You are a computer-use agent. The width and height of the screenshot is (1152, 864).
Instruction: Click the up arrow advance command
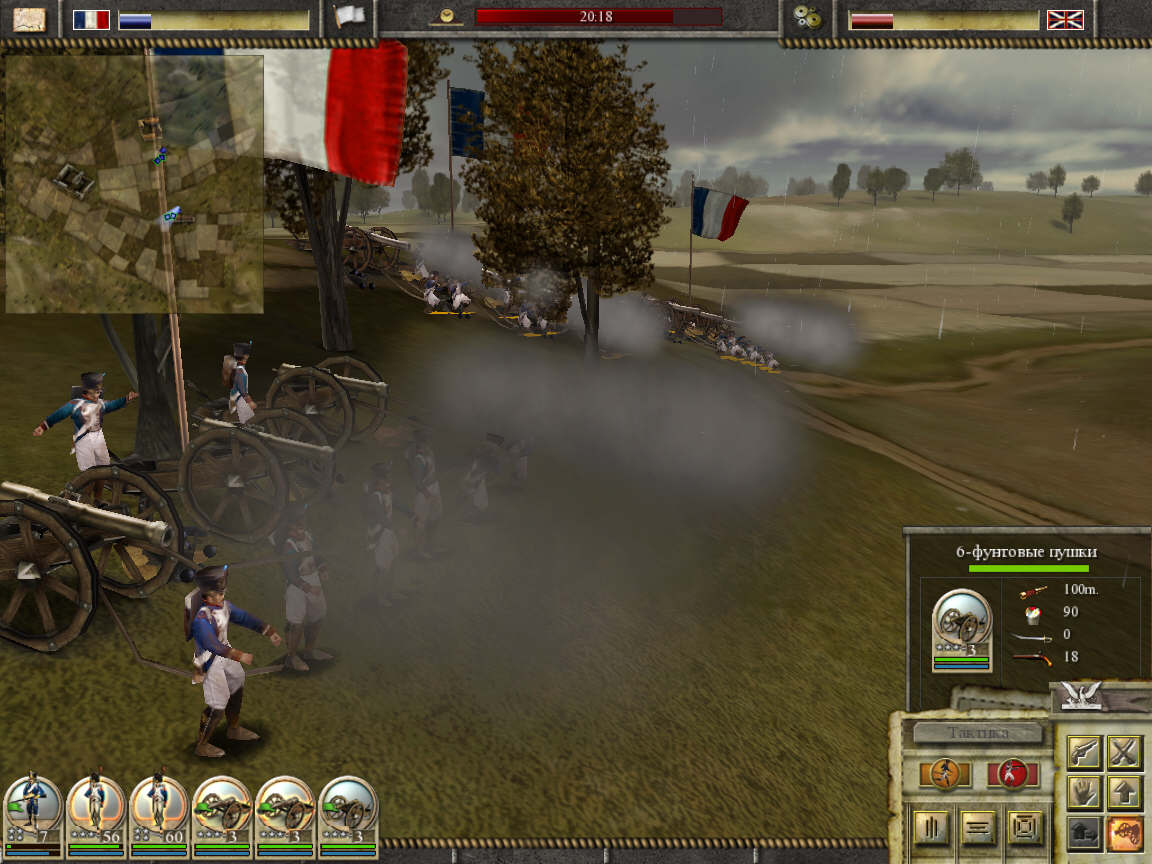tap(1125, 793)
